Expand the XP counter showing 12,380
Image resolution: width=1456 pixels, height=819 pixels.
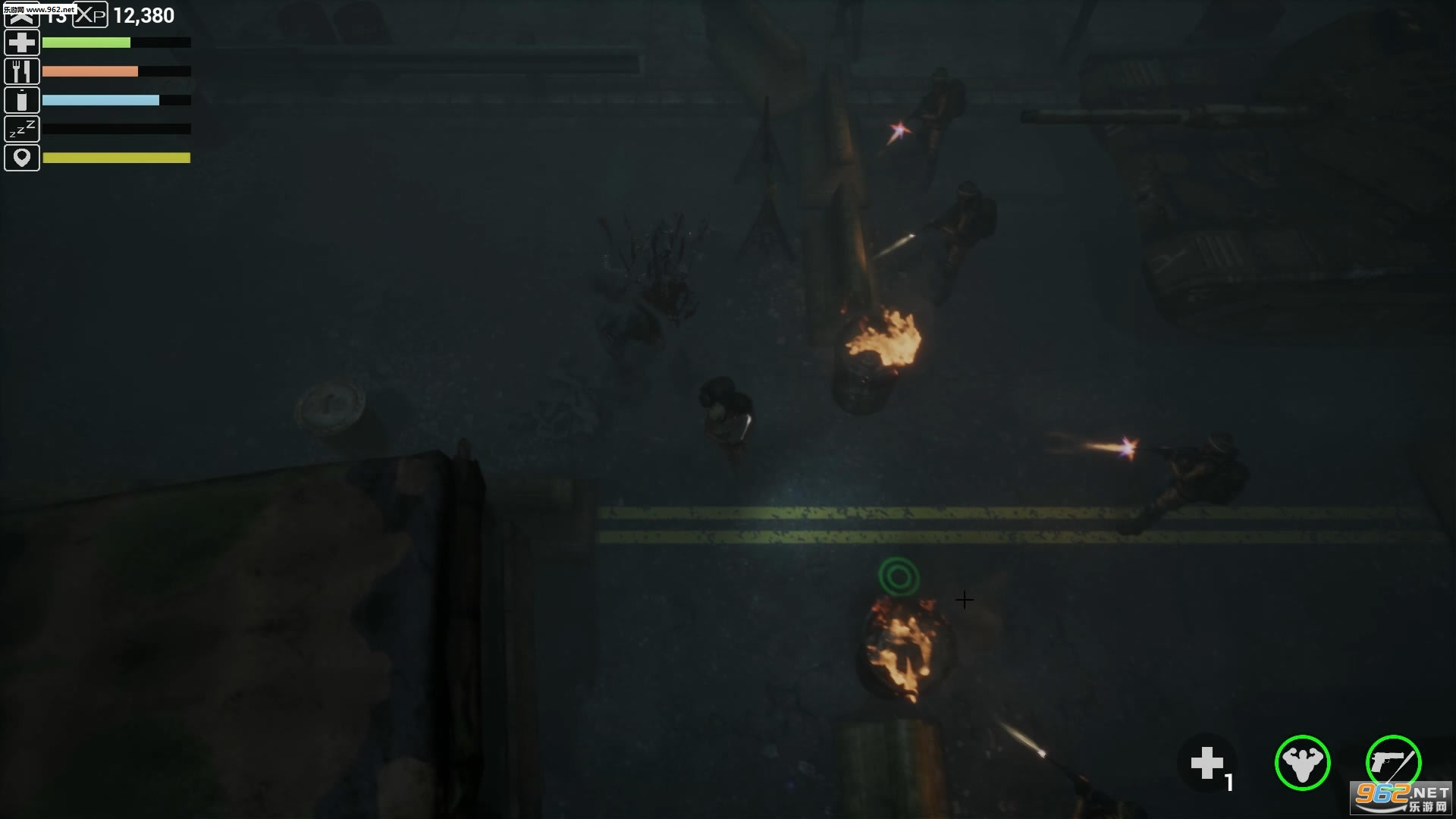point(143,14)
